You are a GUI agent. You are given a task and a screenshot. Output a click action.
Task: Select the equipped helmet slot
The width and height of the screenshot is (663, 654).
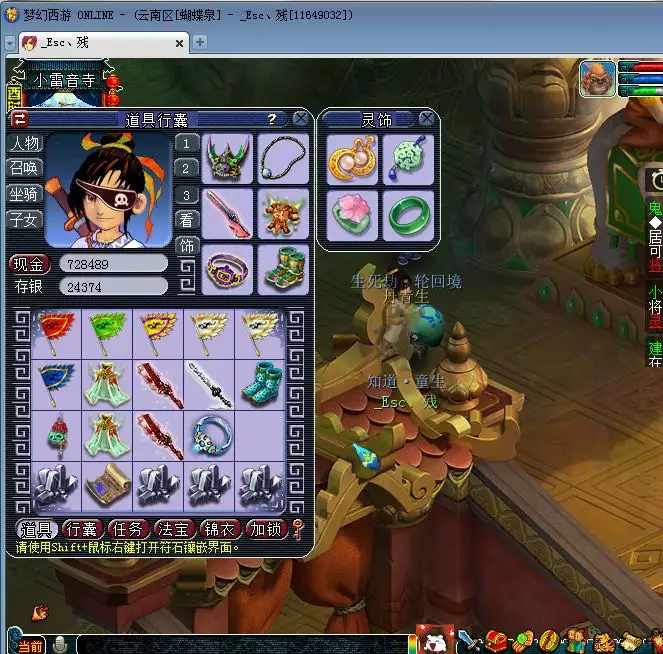point(228,159)
